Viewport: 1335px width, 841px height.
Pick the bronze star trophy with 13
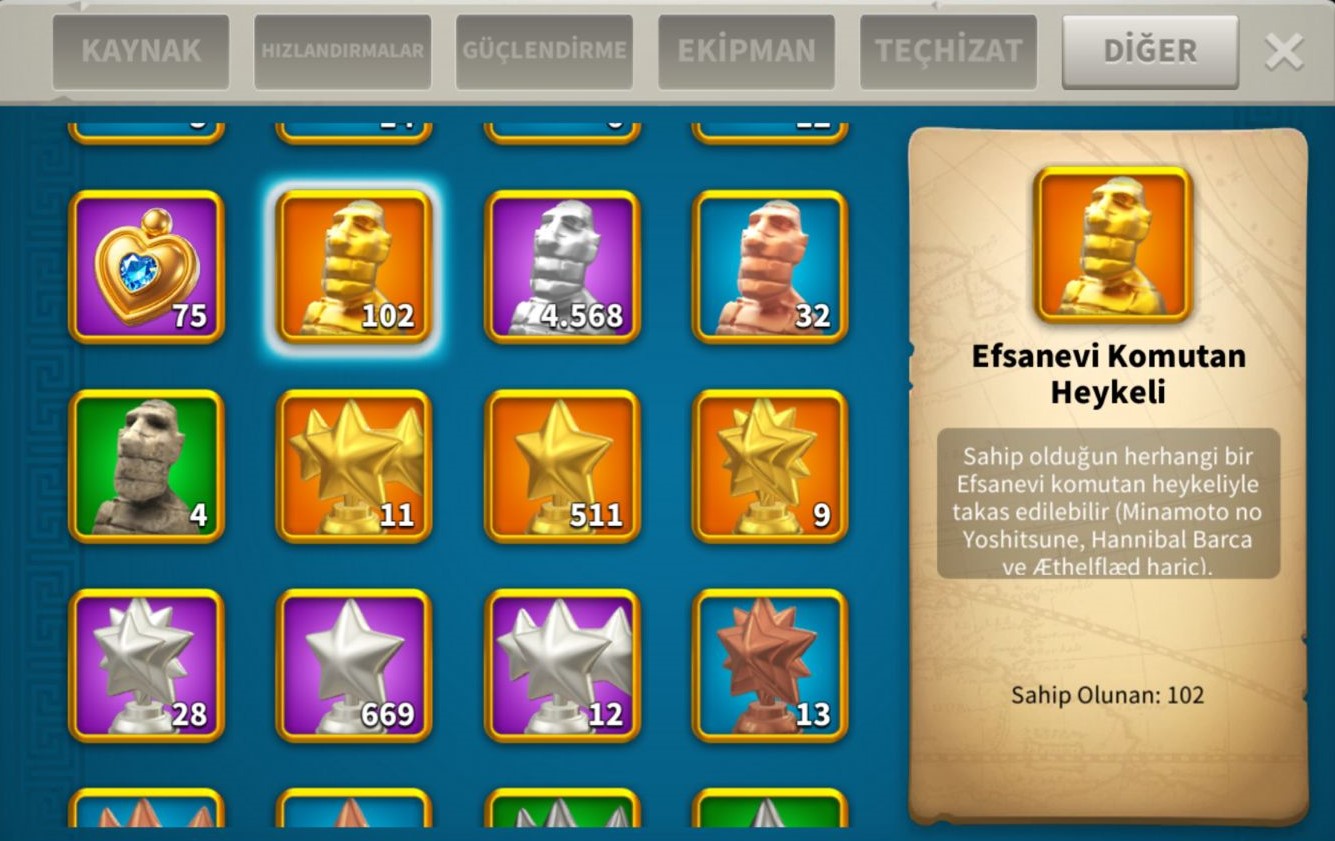[x=770, y=665]
